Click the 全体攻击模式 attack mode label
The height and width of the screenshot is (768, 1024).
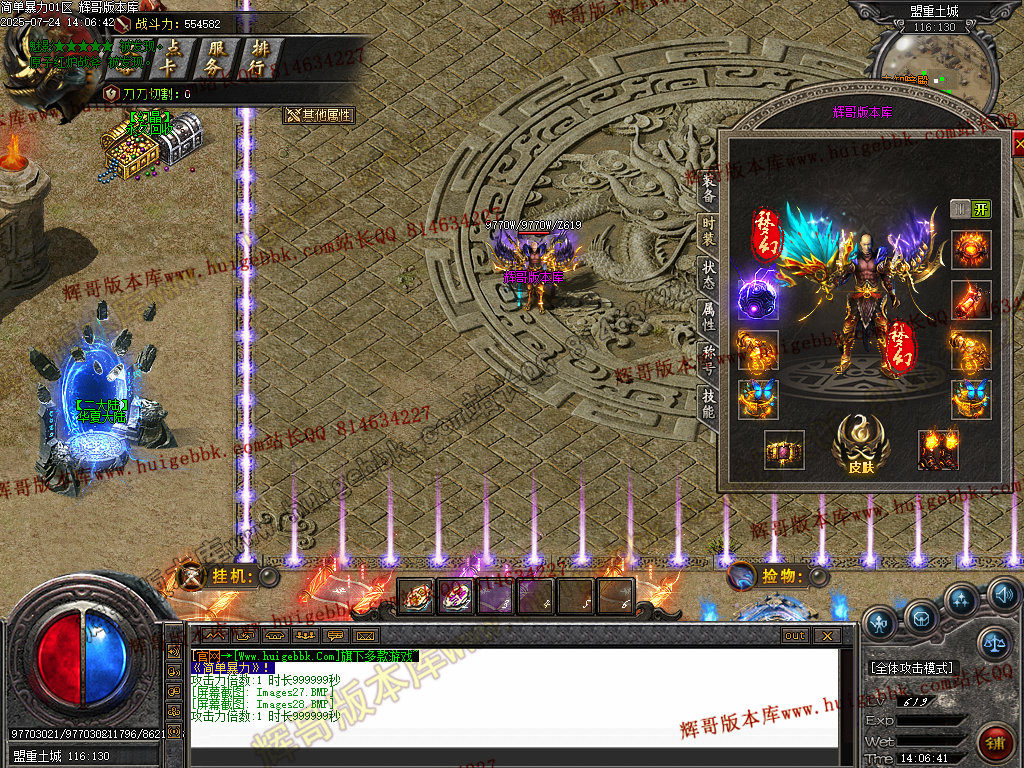point(913,667)
